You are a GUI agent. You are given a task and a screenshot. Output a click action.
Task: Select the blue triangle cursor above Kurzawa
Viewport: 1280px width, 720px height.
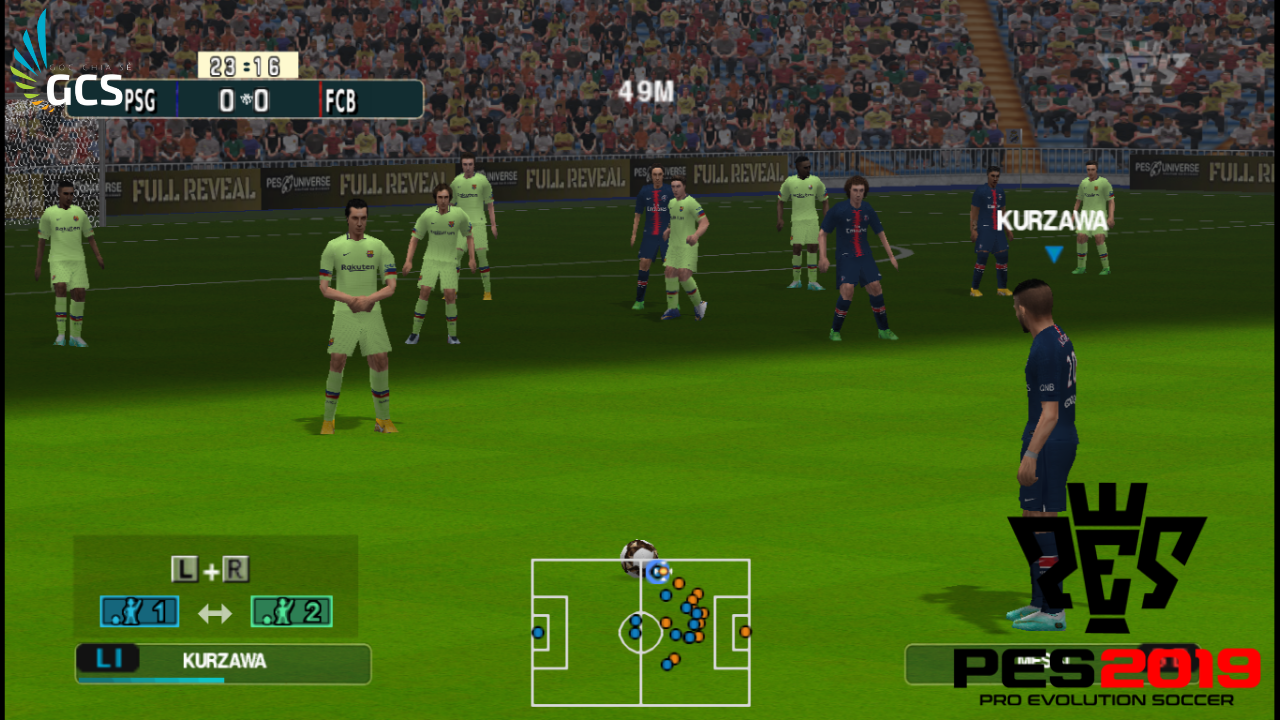coord(1053,253)
